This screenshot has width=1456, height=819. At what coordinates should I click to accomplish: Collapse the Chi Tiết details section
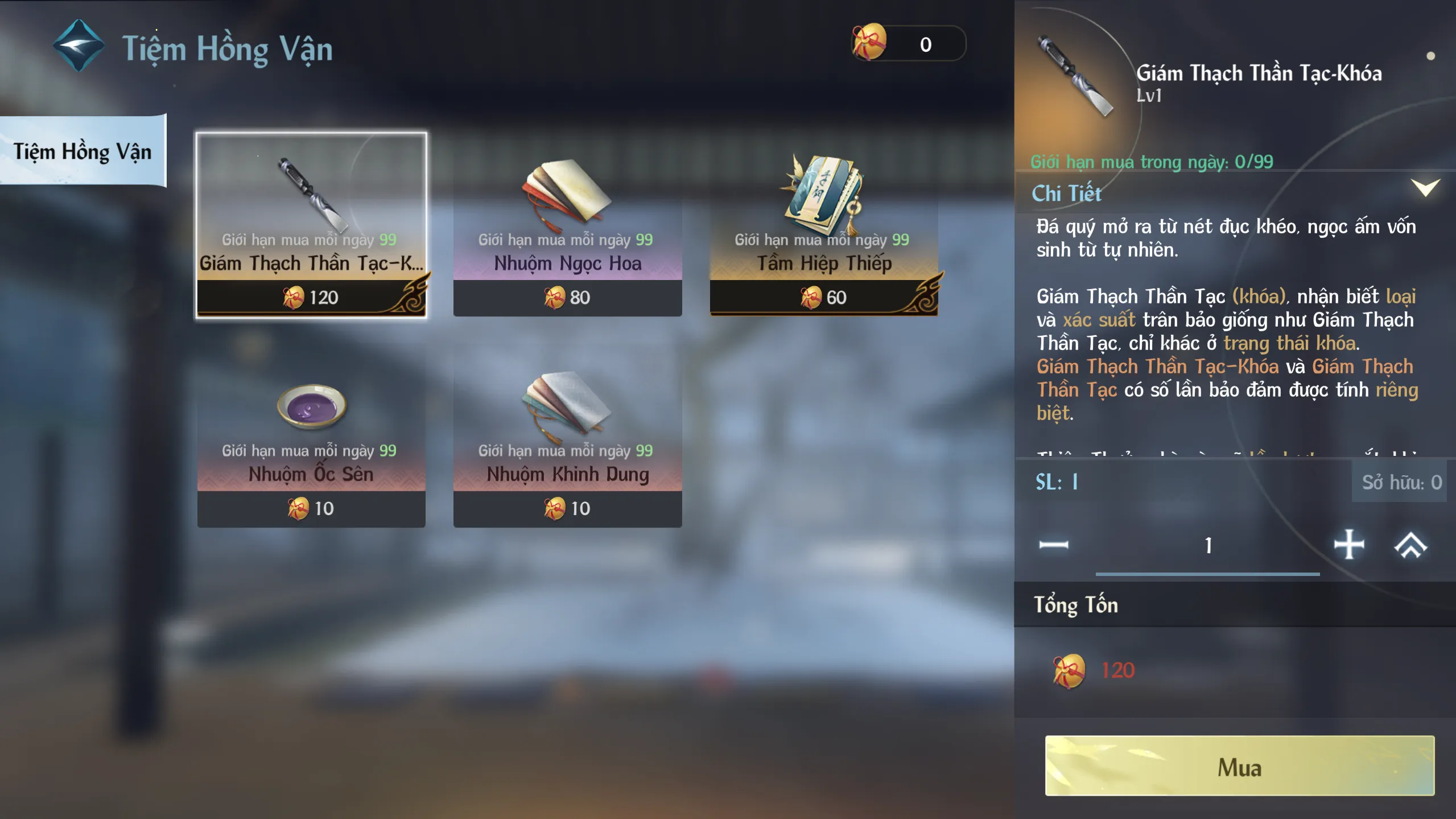click(1425, 188)
